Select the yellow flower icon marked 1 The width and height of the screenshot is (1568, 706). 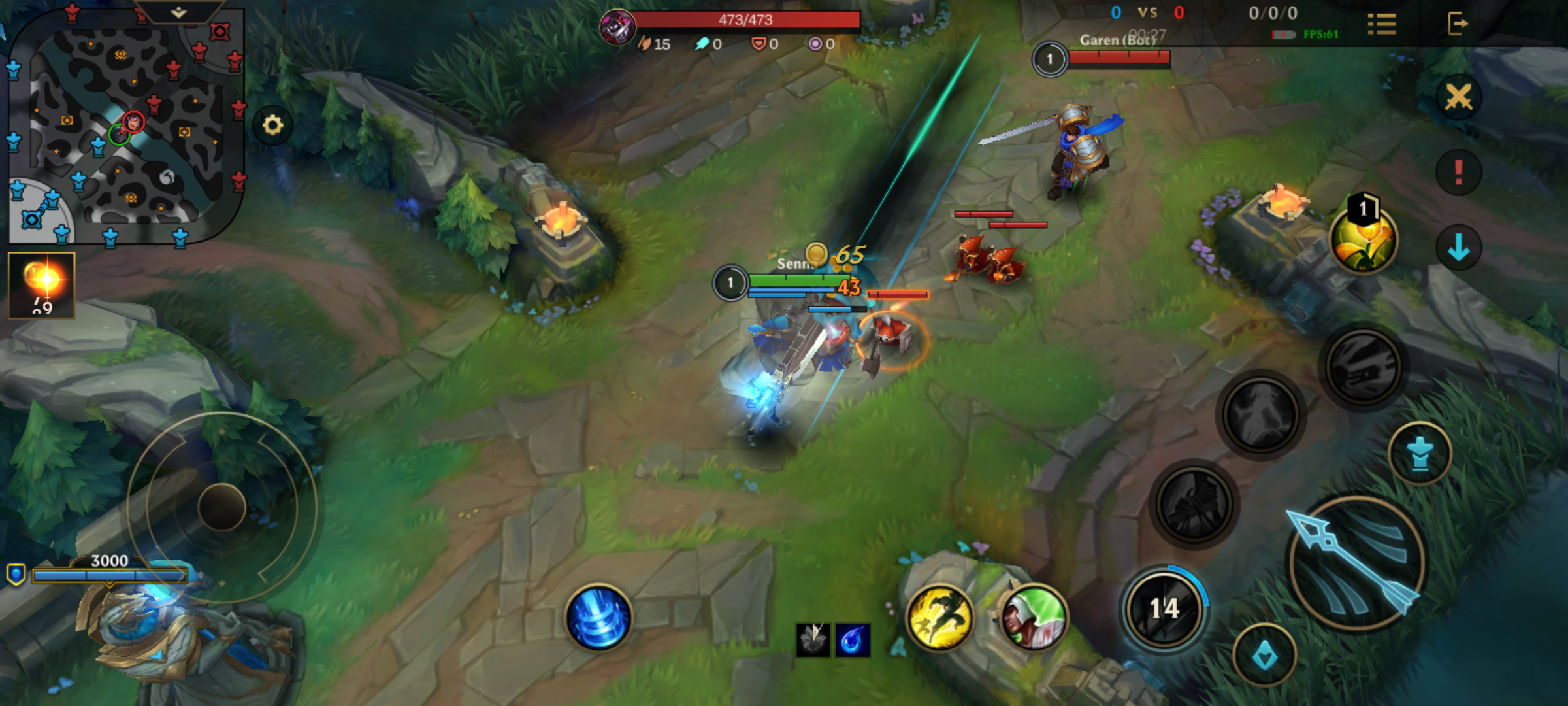[x=1364, y=239]
